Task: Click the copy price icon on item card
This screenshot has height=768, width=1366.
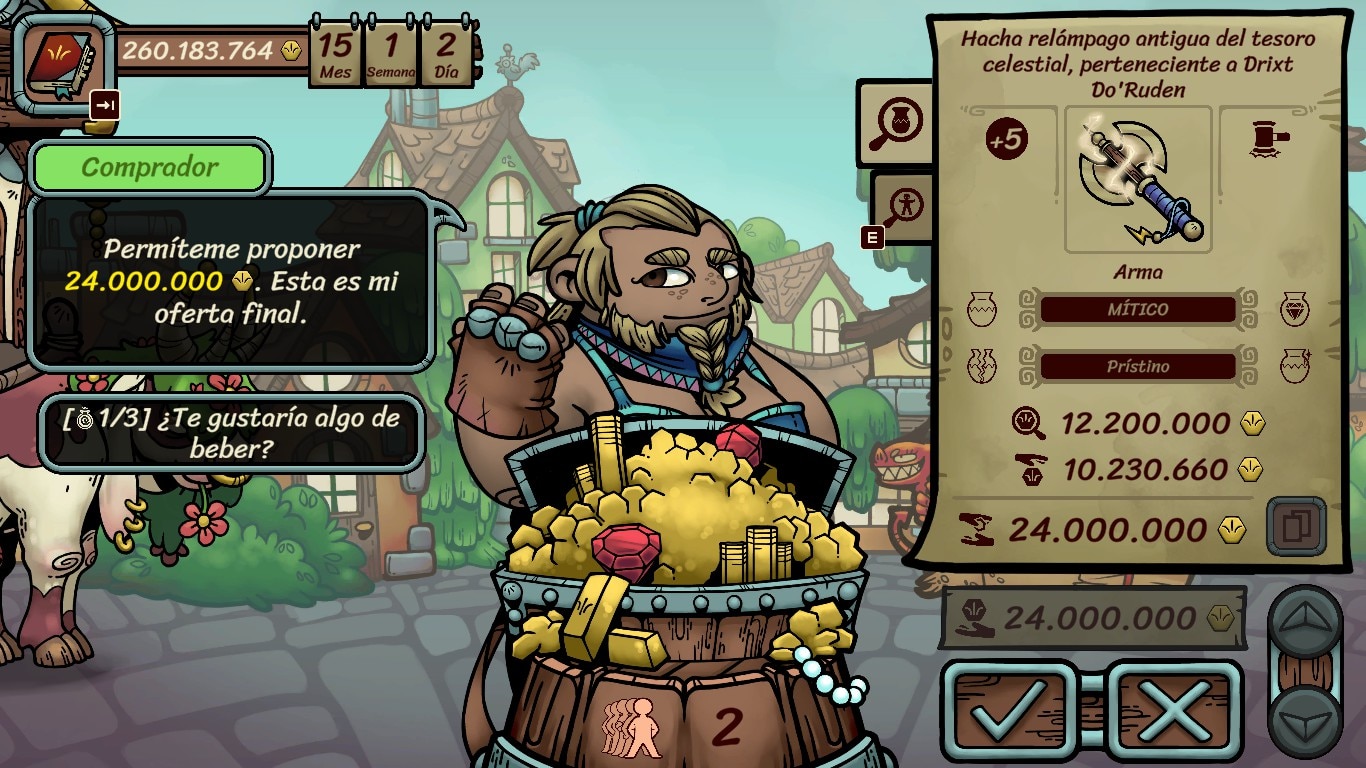Action: 1295,526
